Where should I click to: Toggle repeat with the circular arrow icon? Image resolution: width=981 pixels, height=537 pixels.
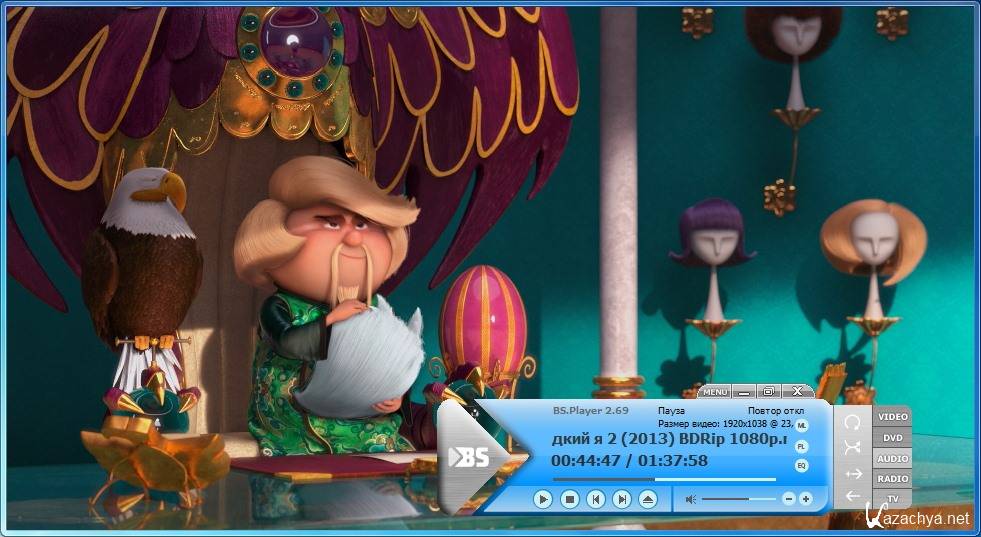852,421
